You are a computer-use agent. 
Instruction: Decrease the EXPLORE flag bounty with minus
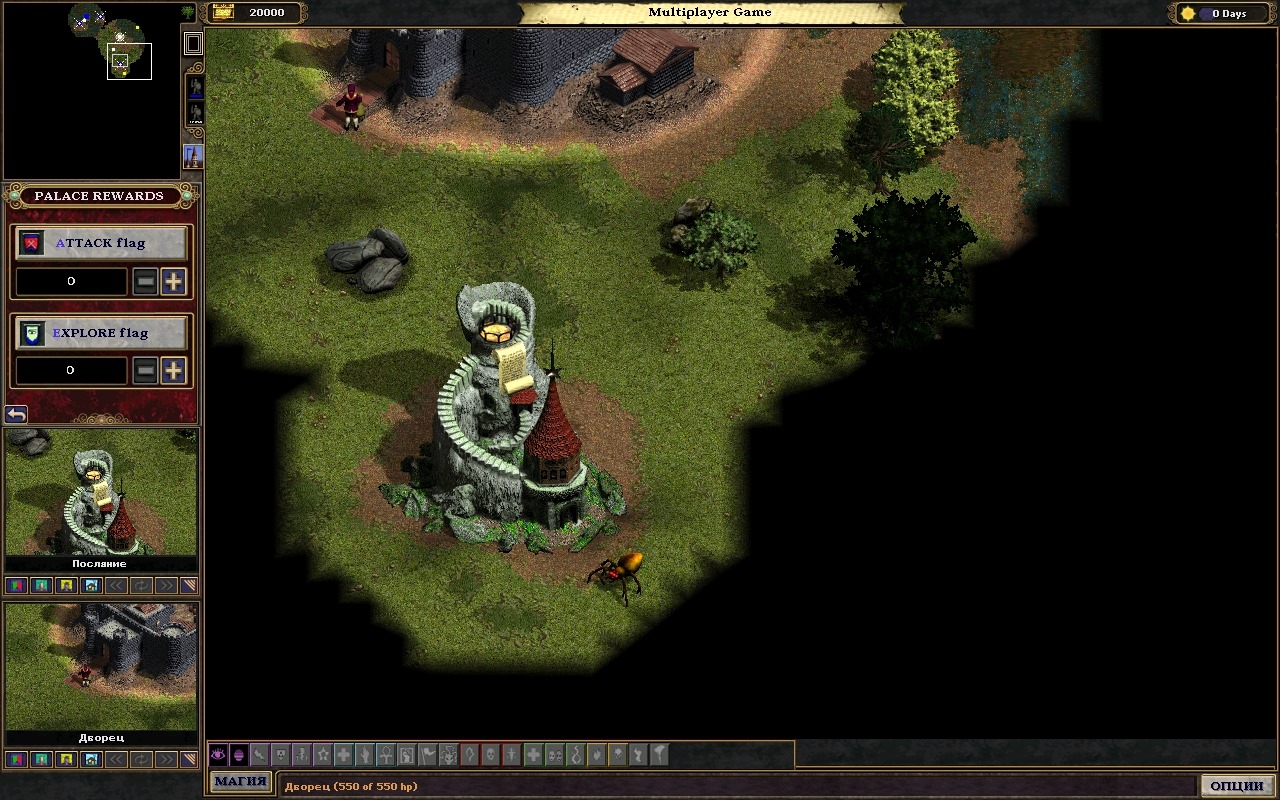[146, 370]
